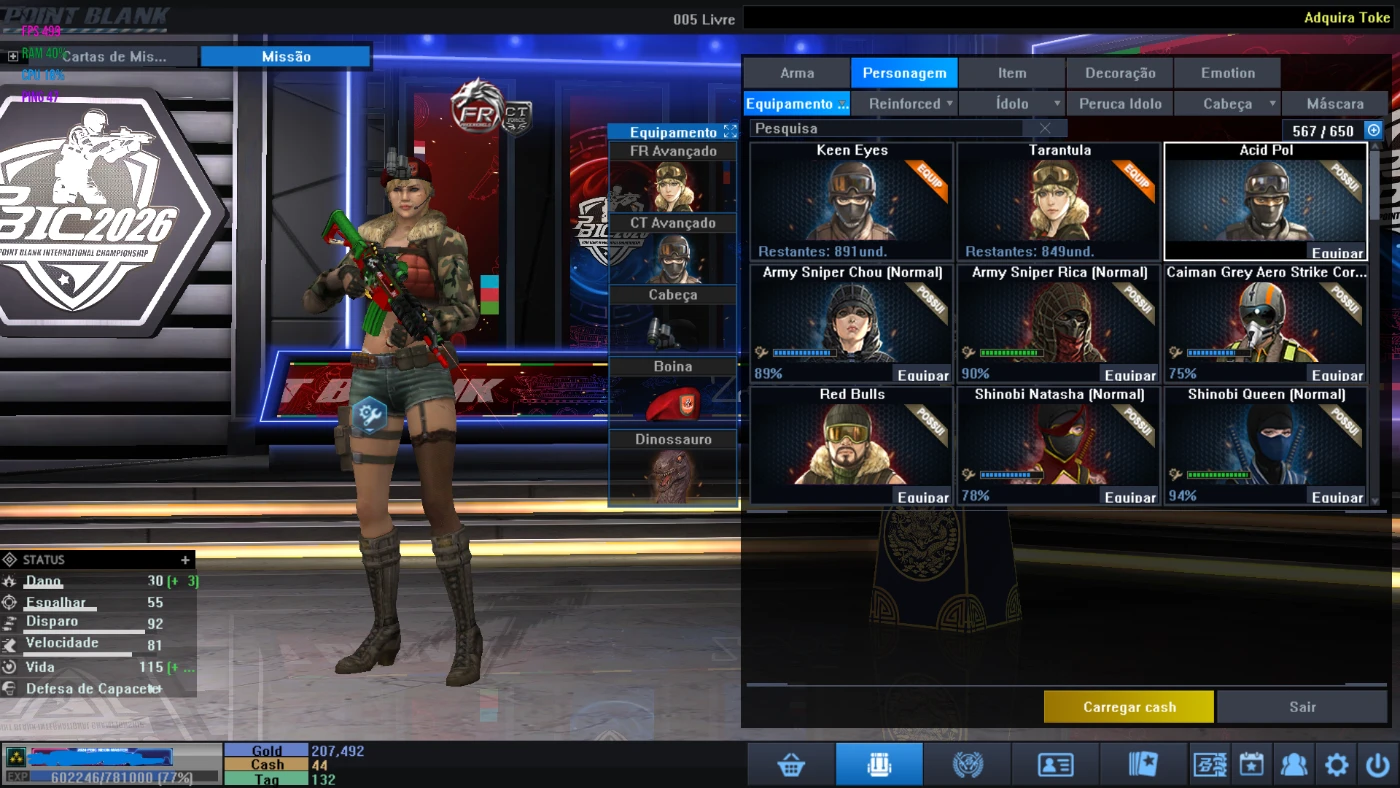The image size is (1400, 788).
Task: Exit using the Sair button
Action: tap(1302, 707)
